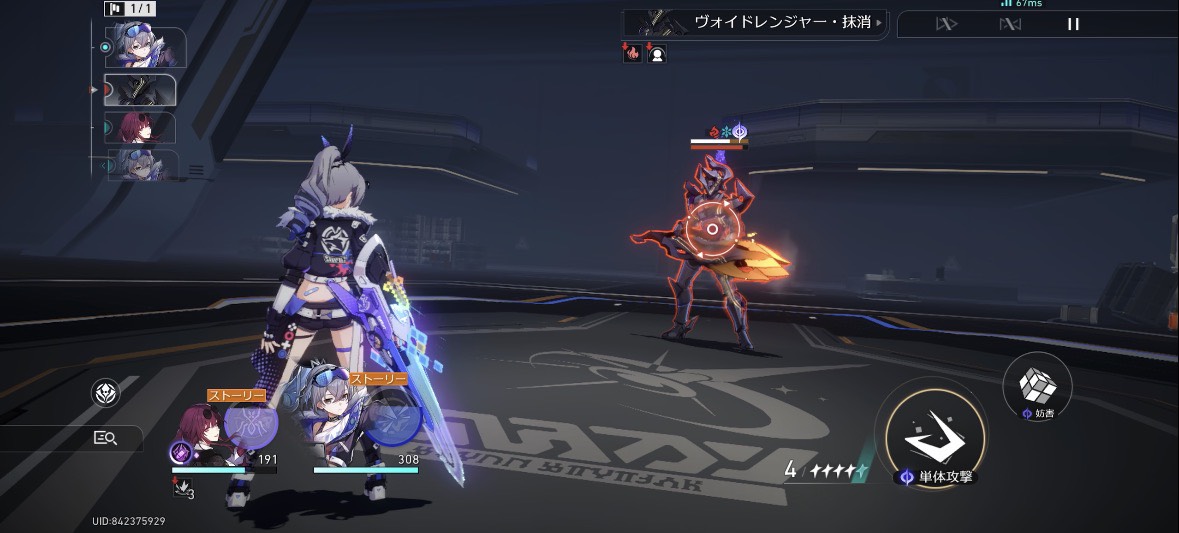The image size is (1179, 533).
Task: Click the round emblem icon above the details button
Action: tap(105, 393)
